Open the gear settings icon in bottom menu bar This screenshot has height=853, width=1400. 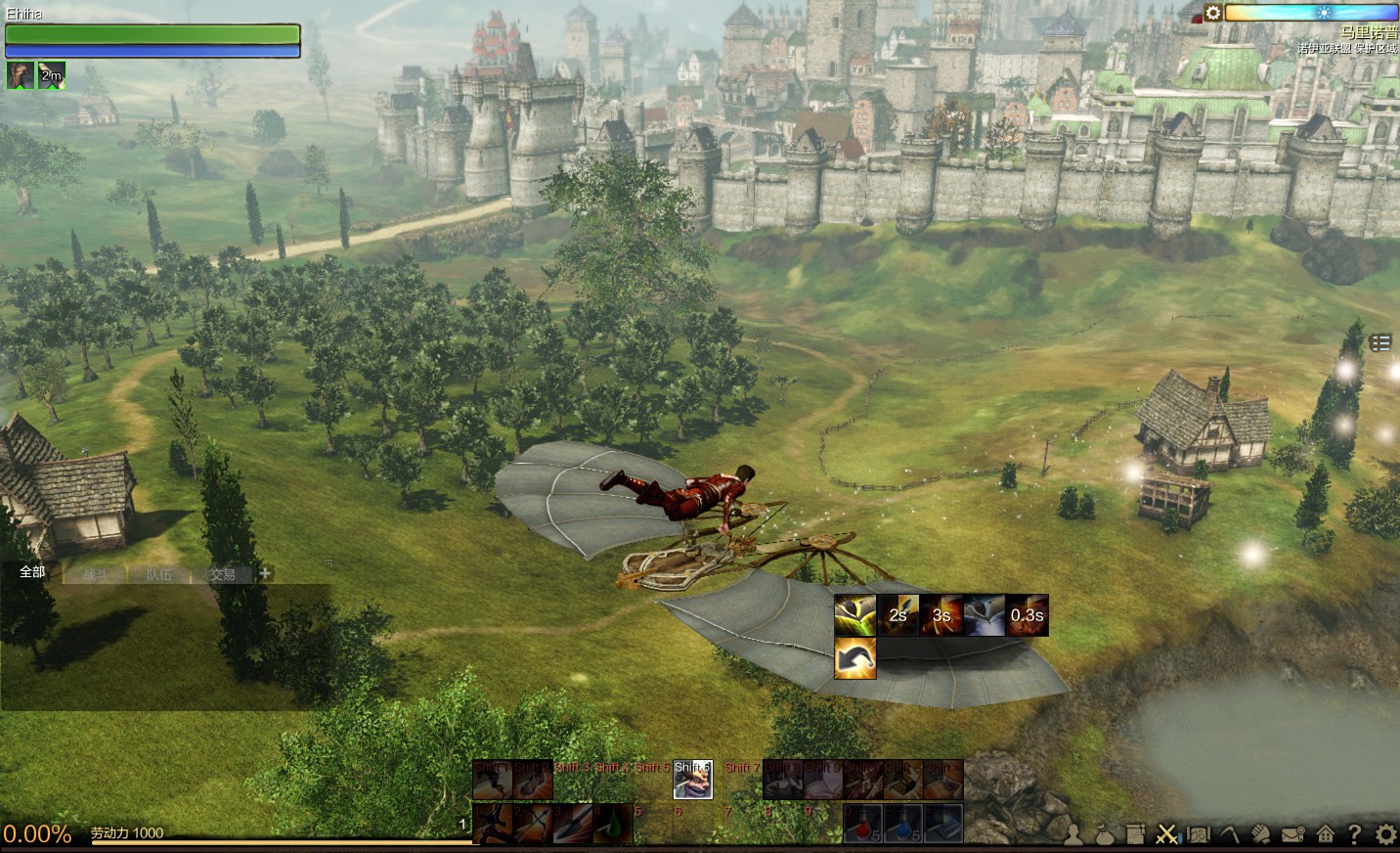(1385, 834)
